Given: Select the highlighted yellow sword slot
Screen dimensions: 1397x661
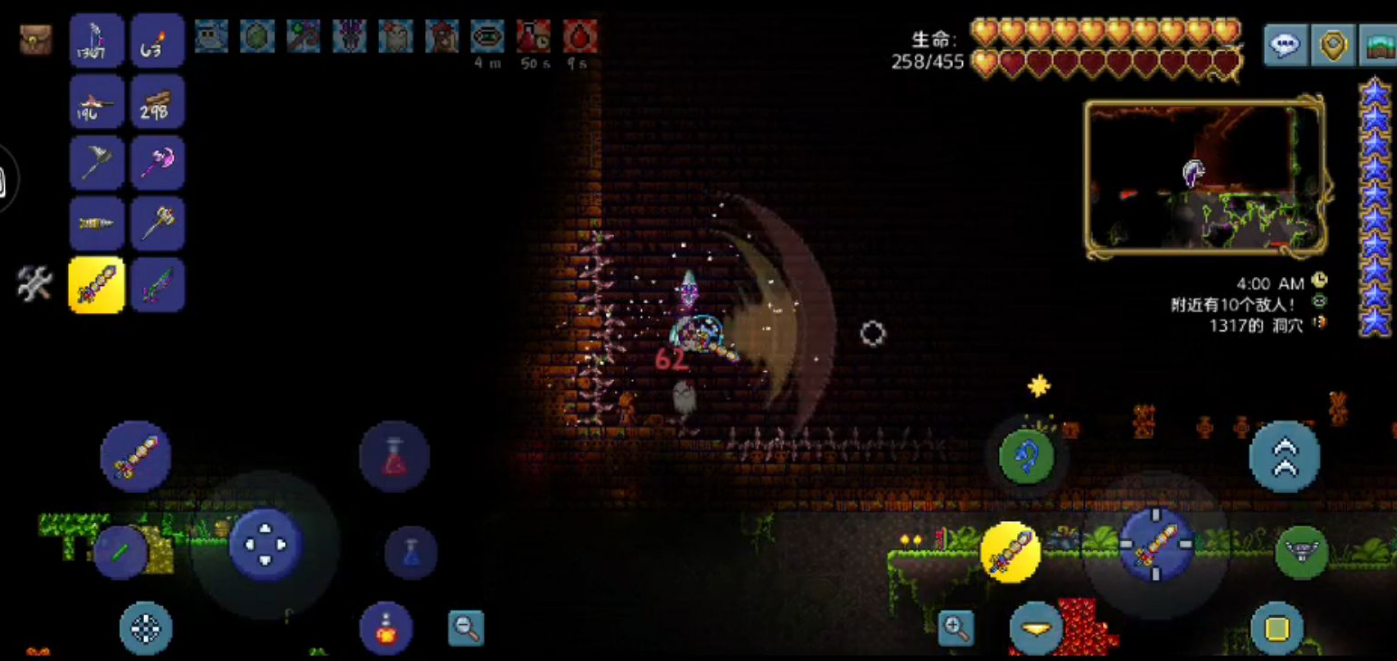Looking at the screenshot, I should pyautogui.click(x=97, y=285).
